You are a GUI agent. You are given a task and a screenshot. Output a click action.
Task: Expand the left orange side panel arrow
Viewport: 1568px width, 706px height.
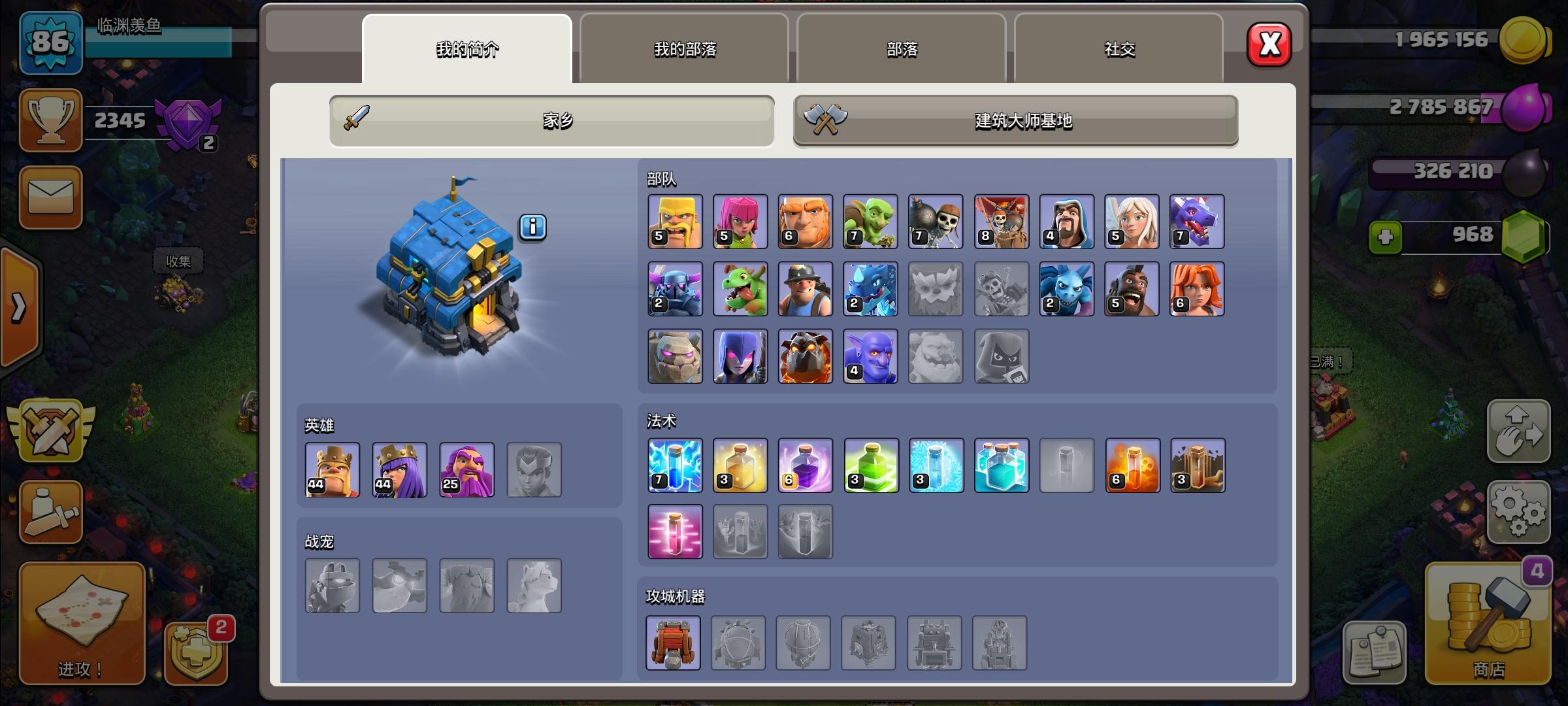(20, 307)
